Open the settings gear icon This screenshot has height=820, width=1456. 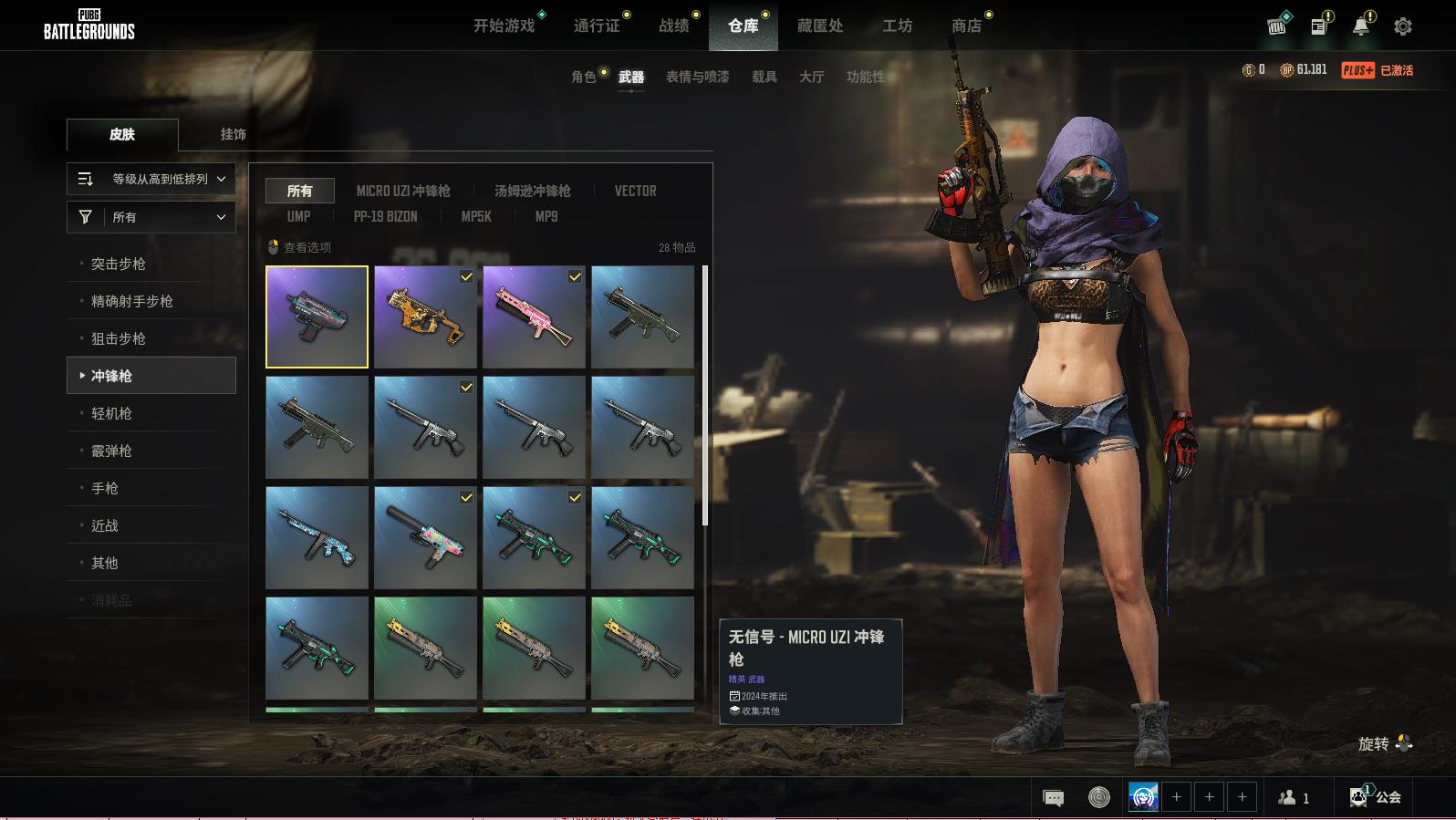tap(1402, 26)
